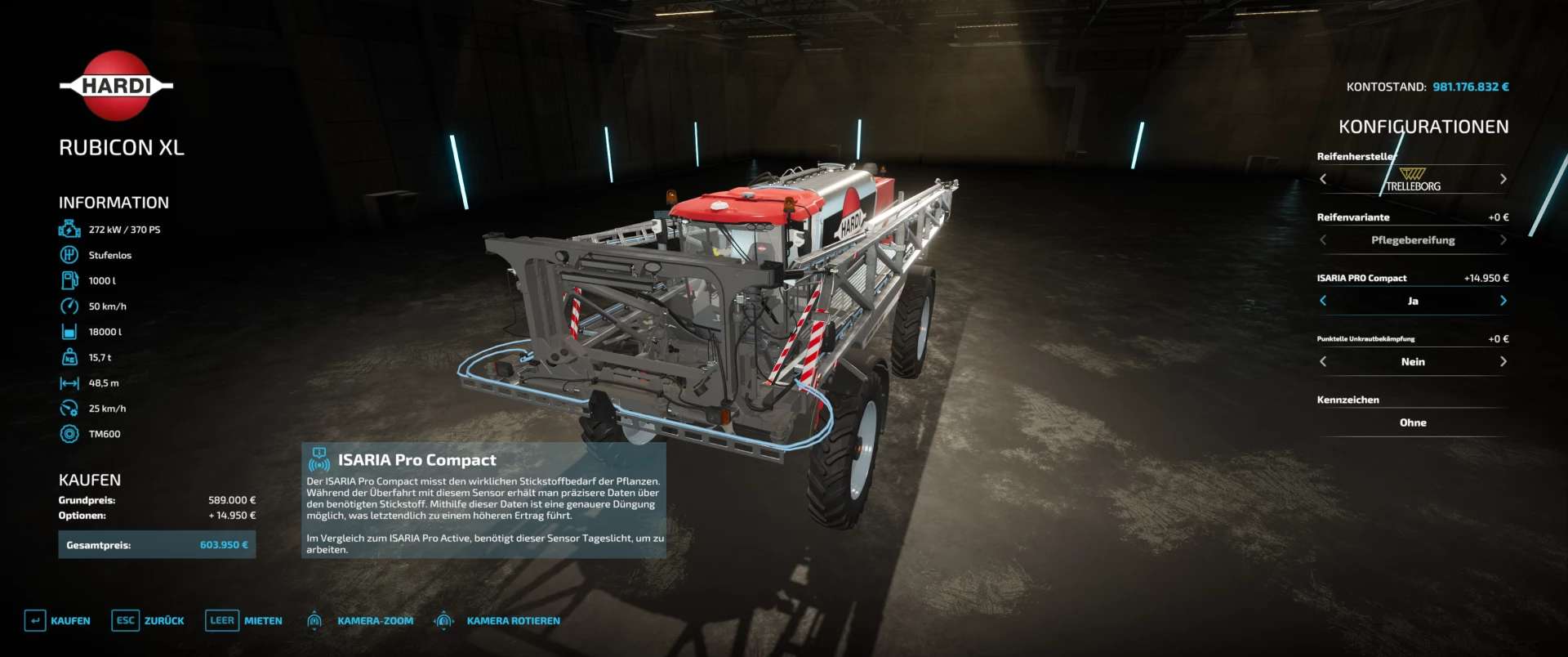This screenshot has height=657, width=1568.
Task: Buy the vehicle with the Kaufen button
Action: click(58, 621)
